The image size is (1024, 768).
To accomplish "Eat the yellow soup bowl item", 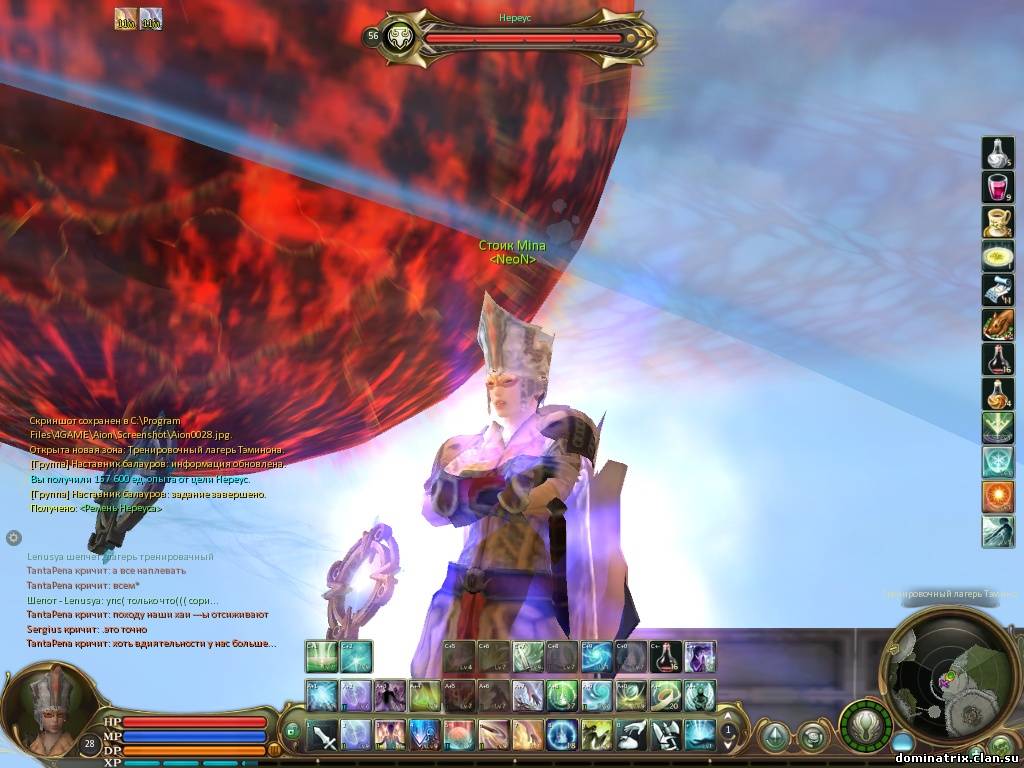I will pos(997,256).
